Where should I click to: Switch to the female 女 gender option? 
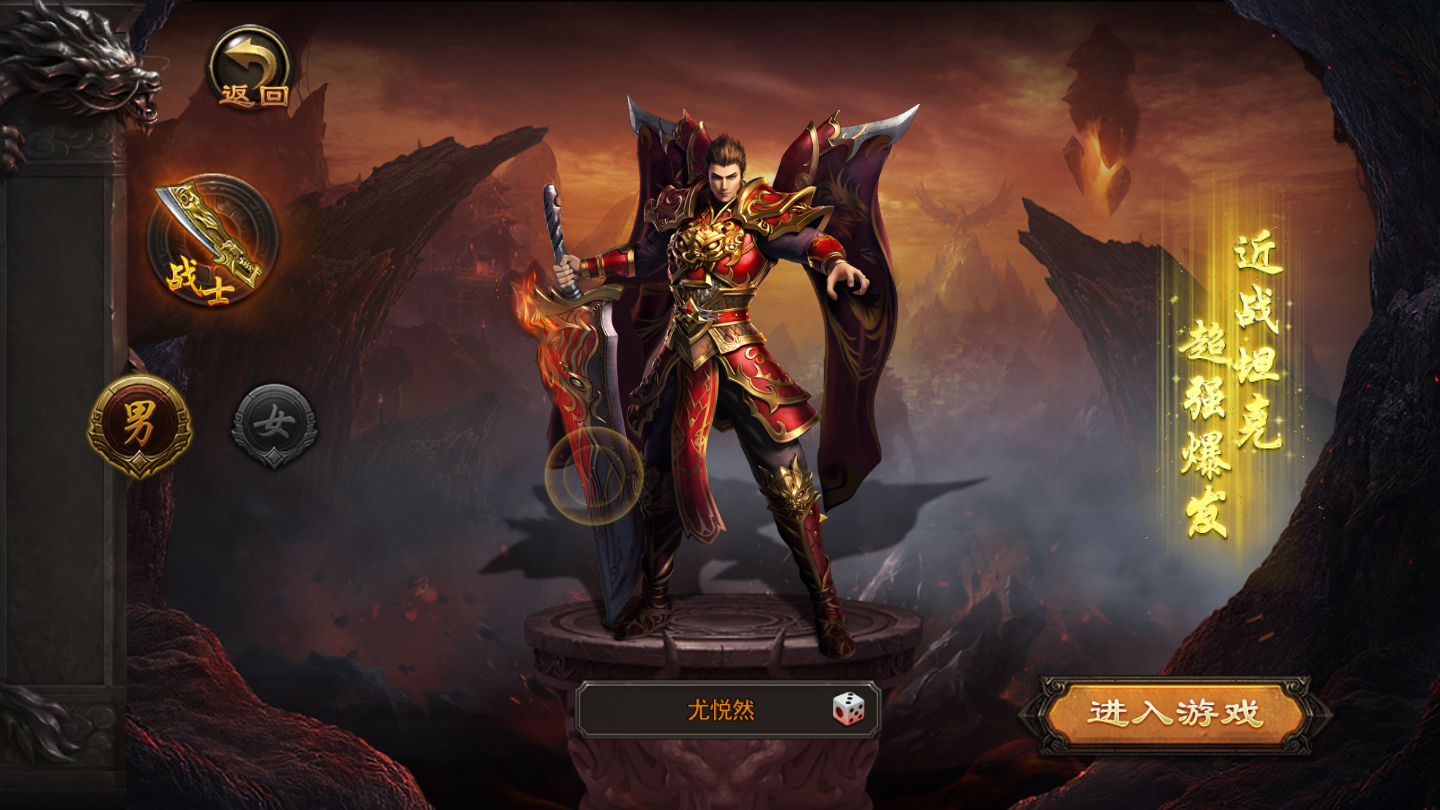point(274,425)
